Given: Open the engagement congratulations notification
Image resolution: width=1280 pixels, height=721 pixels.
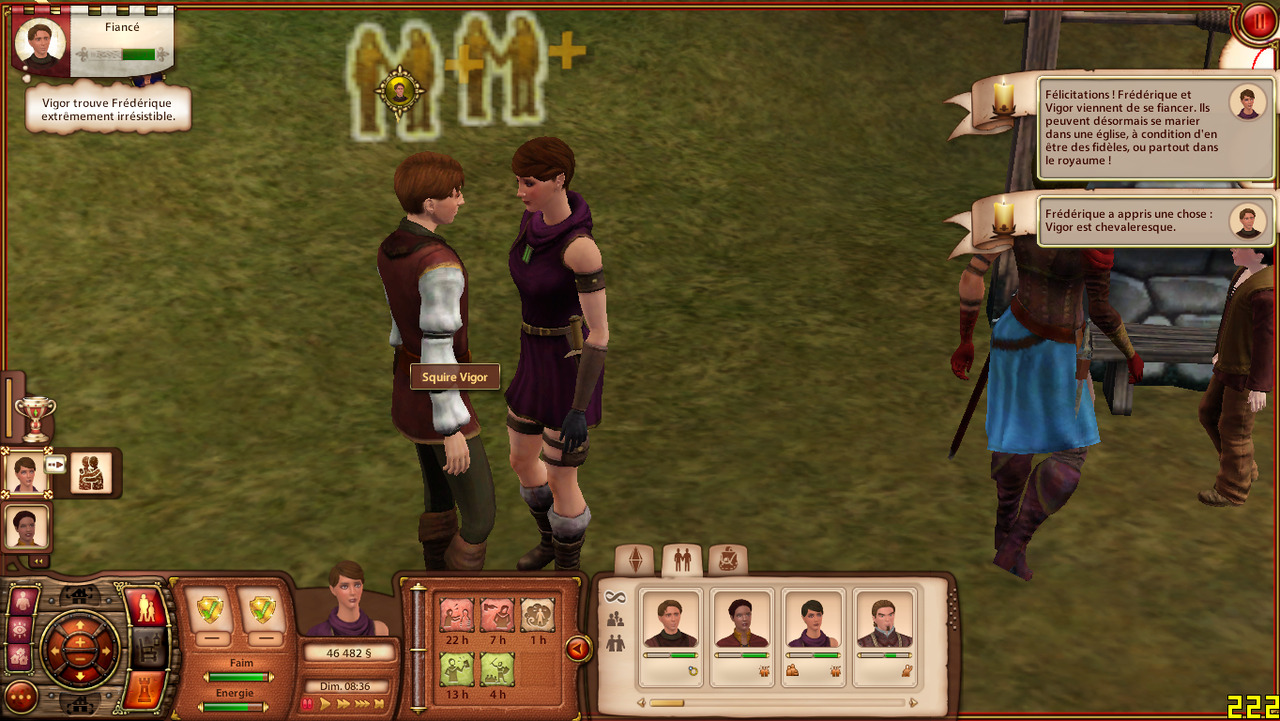Looking at the screenshot, I should (x=1155, y=129).
